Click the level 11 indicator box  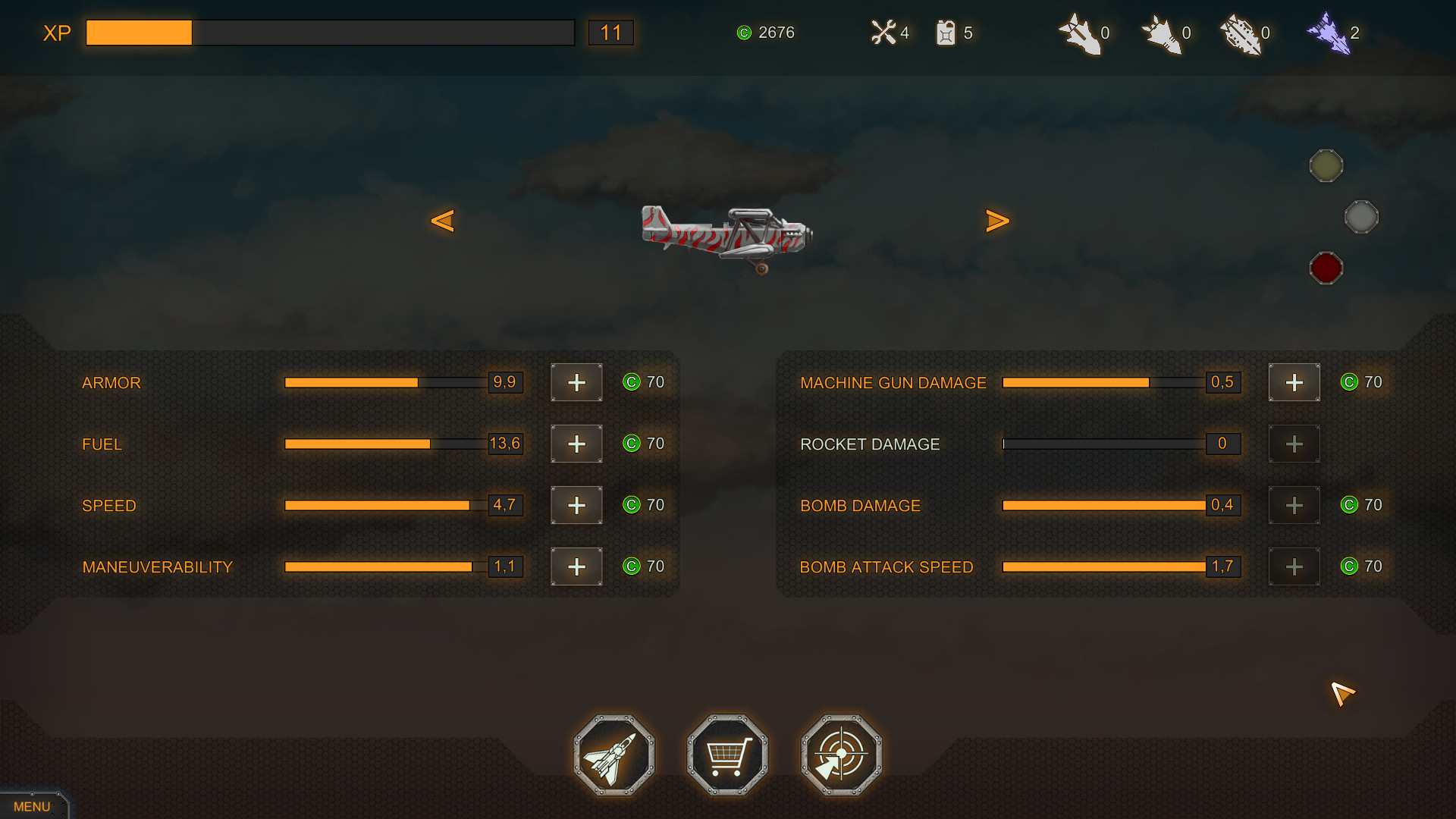[611, 33]
